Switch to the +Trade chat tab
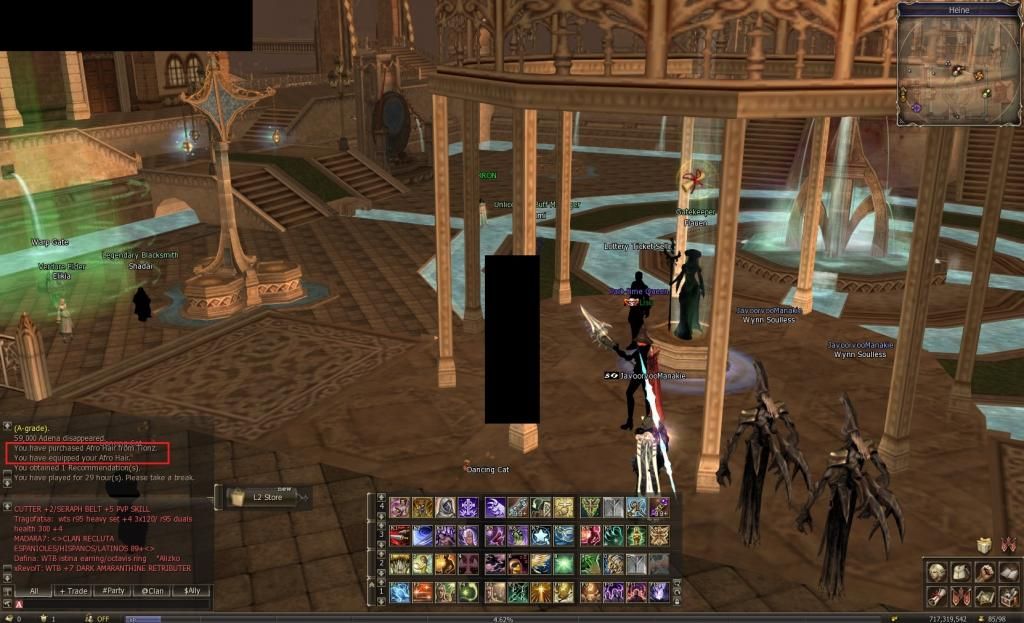The image size is (1024, 623). click(x=74, y=591)
